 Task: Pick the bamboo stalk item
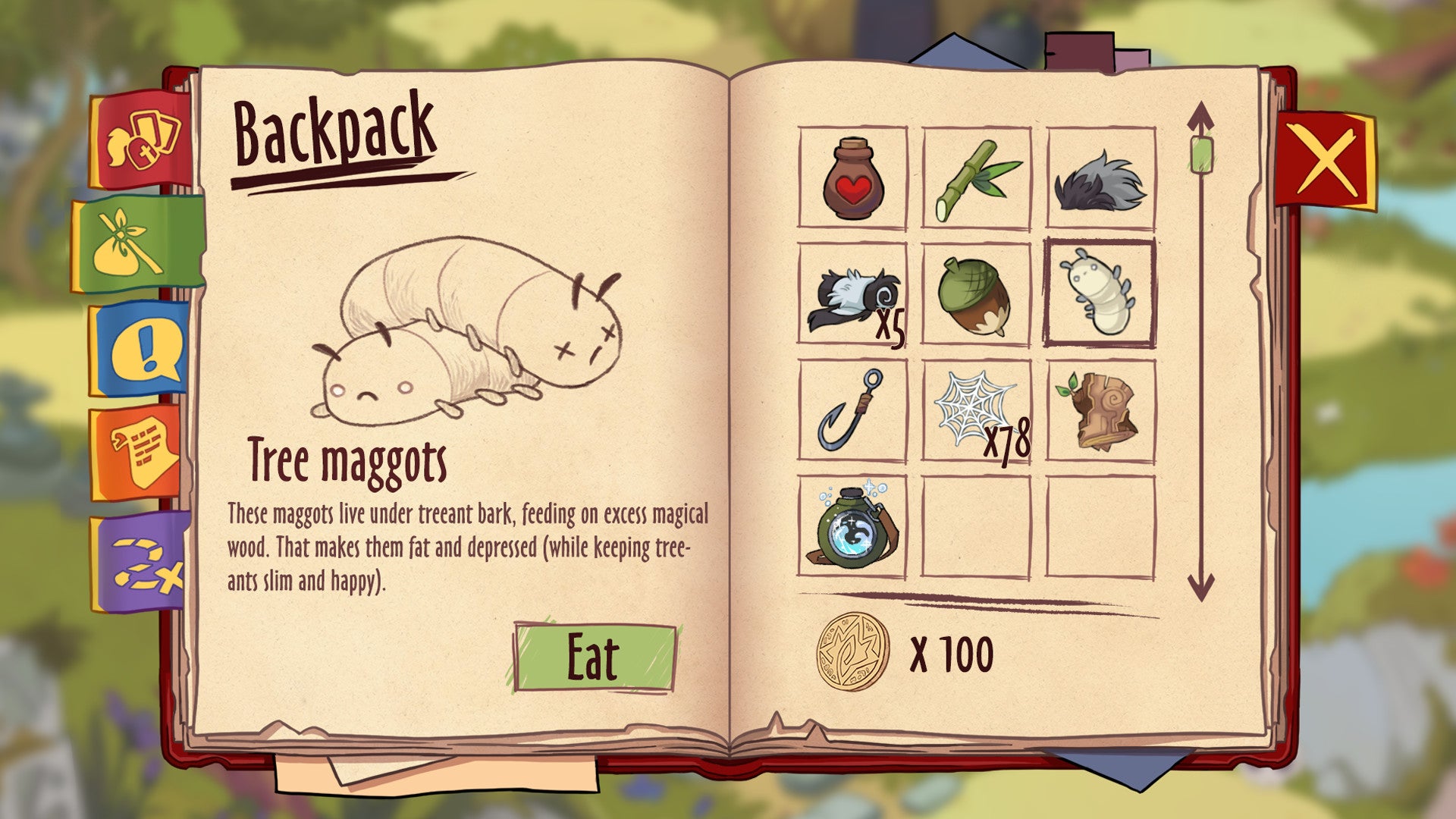tap(977, 178)
